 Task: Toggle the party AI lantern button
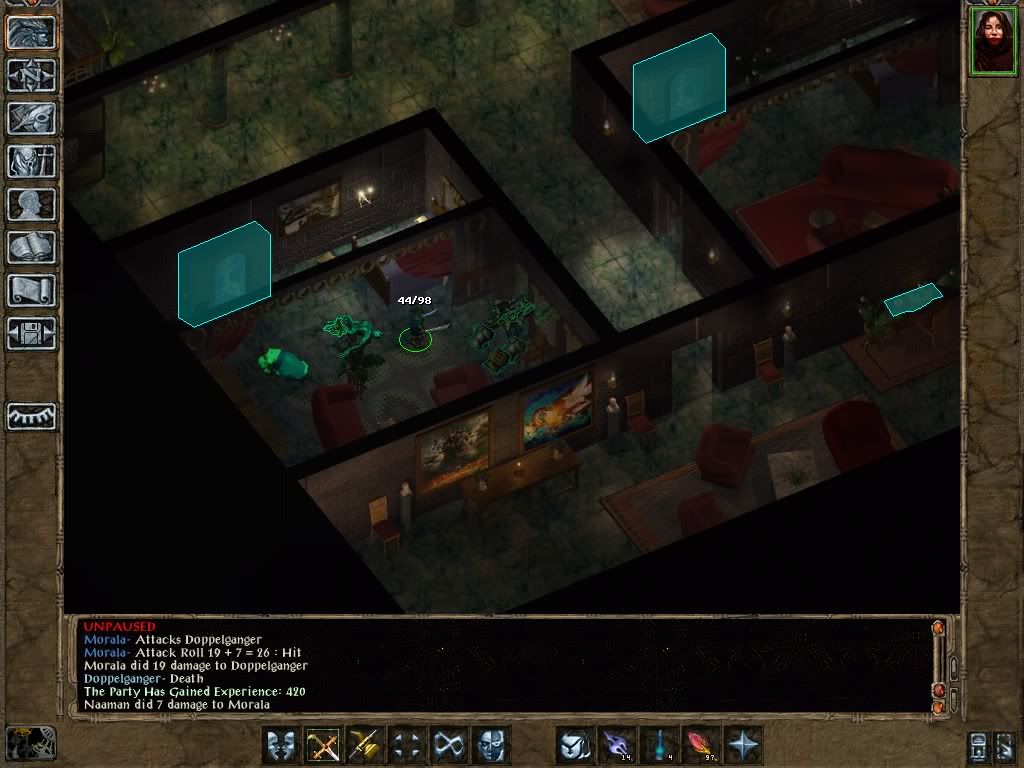tap(30, 743)
